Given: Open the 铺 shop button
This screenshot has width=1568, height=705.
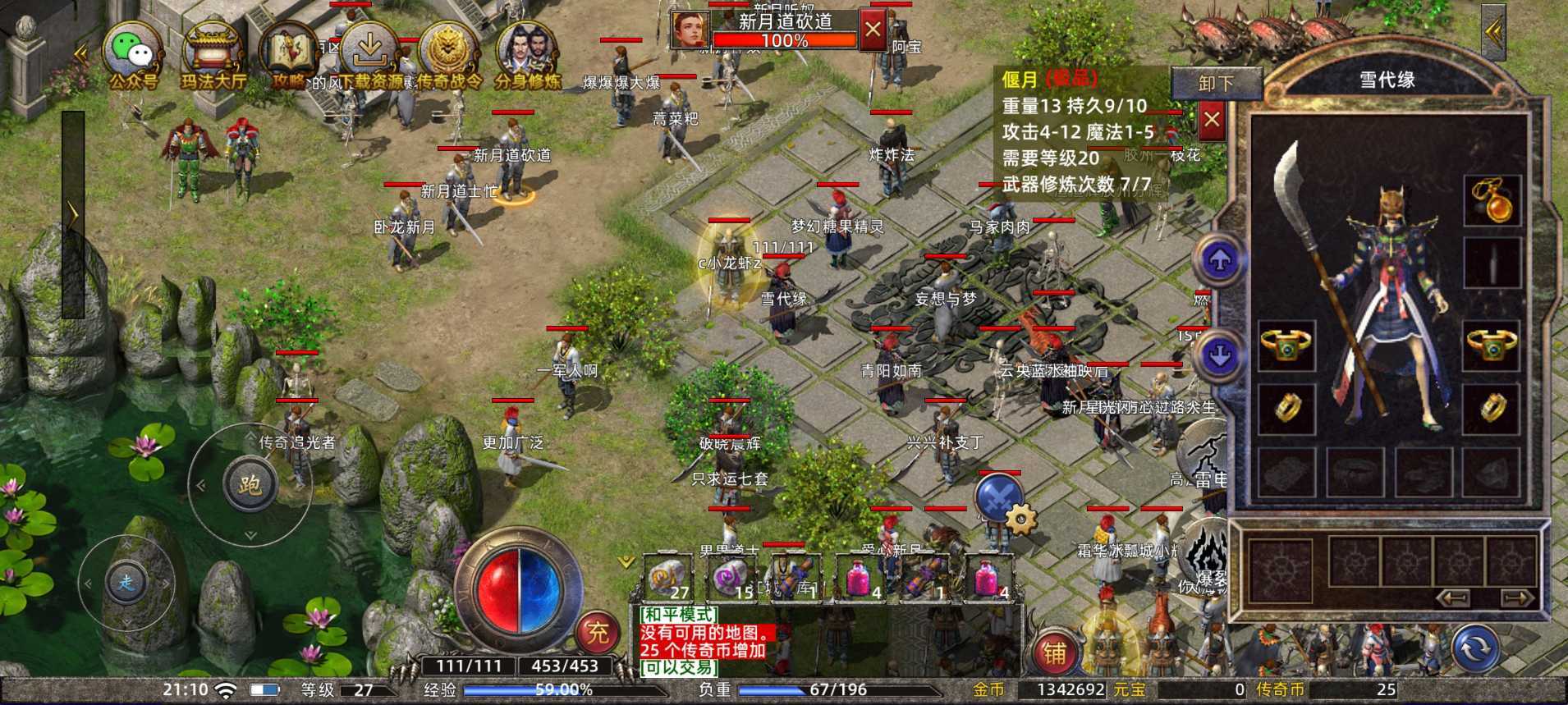Looking at the screenshot, I should [1055, 652].
